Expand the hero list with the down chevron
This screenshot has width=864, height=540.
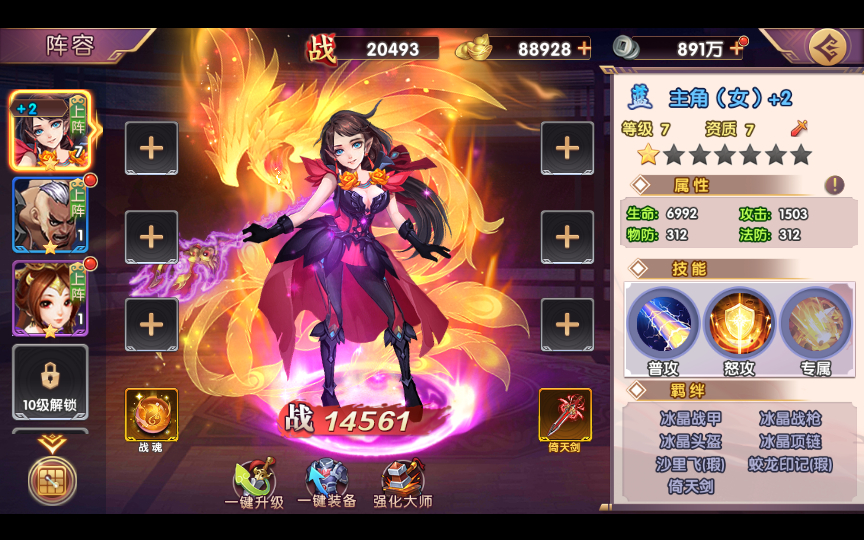(50, 442)
